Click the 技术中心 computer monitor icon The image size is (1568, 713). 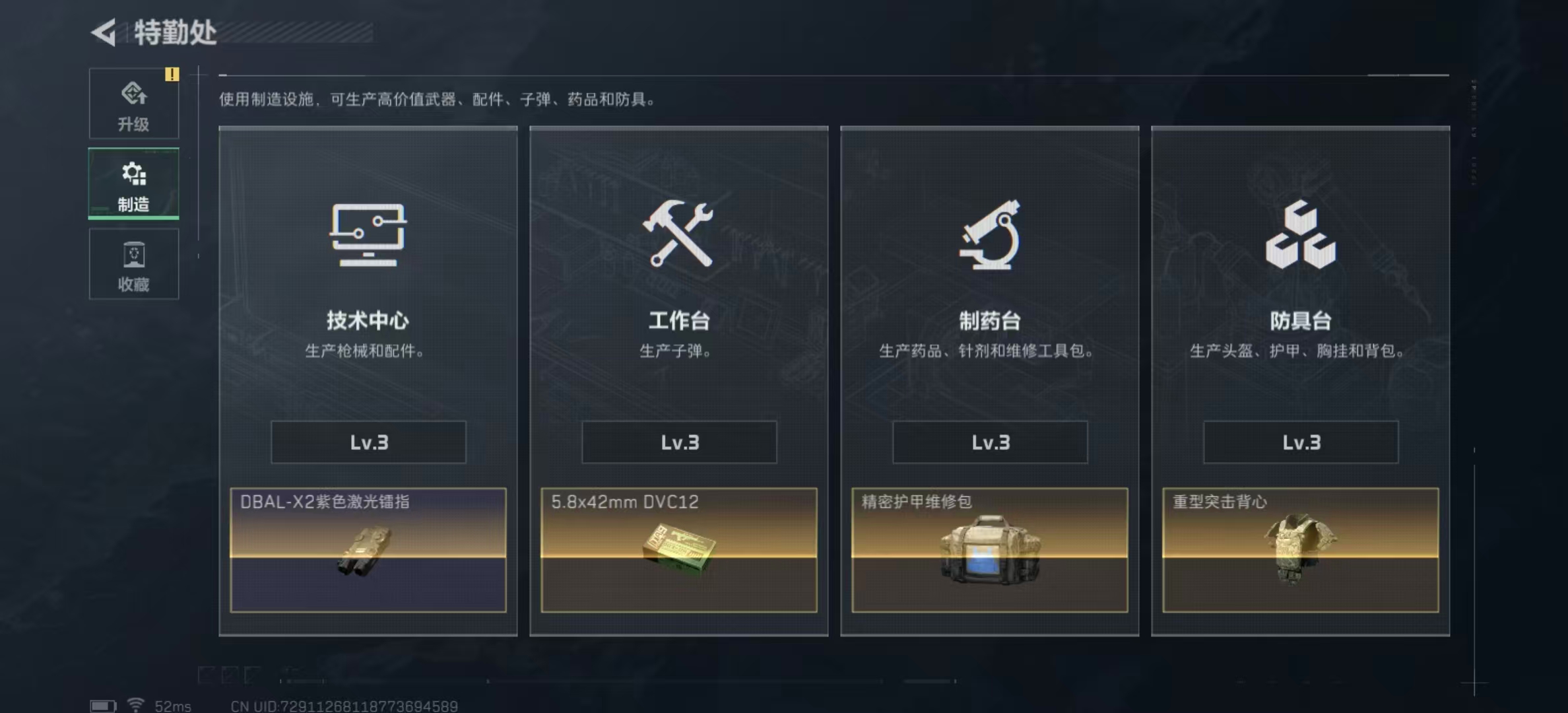[368, 236]
